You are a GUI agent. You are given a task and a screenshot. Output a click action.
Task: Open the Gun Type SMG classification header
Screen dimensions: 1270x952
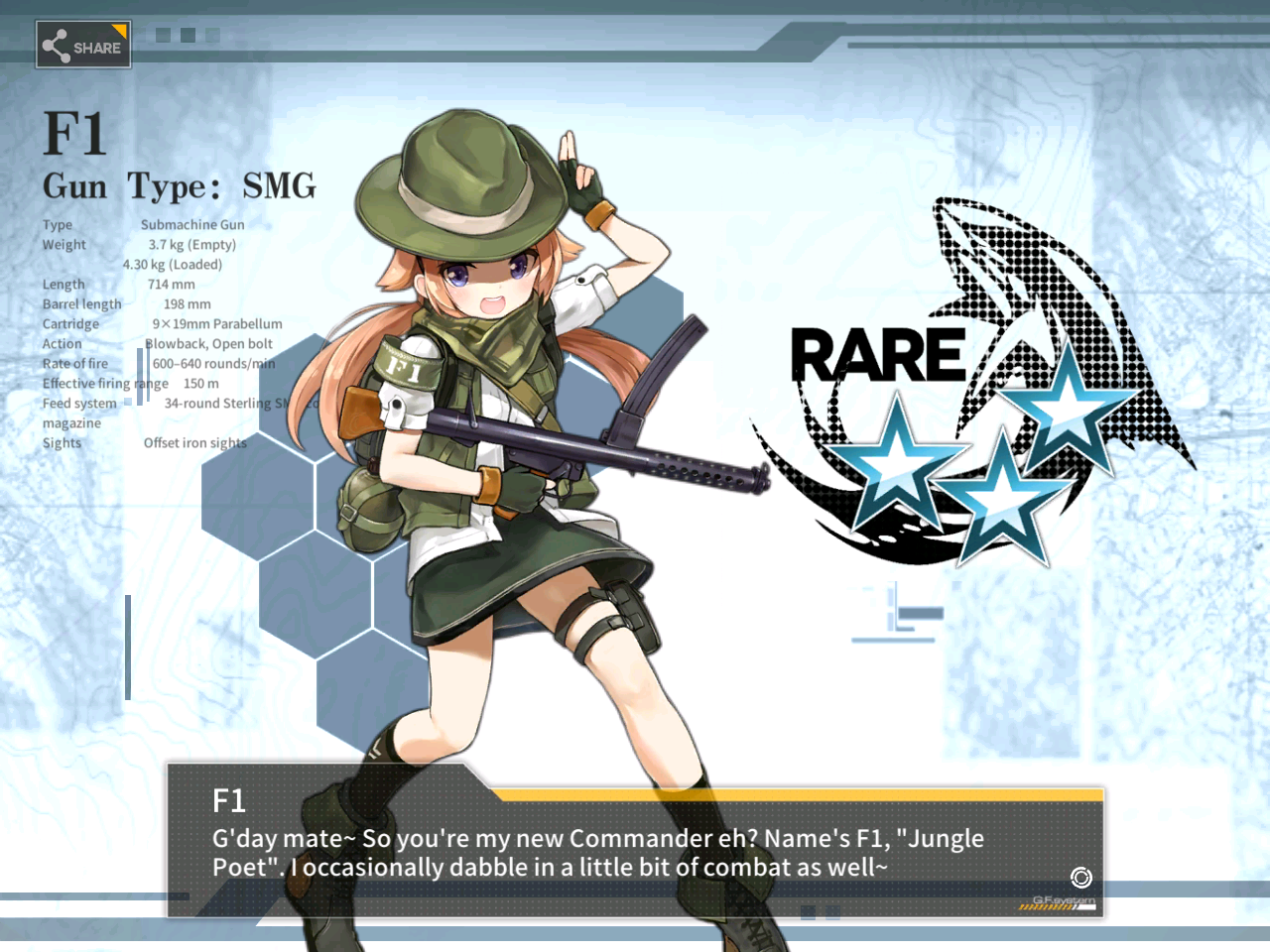[x=179, y=185]
